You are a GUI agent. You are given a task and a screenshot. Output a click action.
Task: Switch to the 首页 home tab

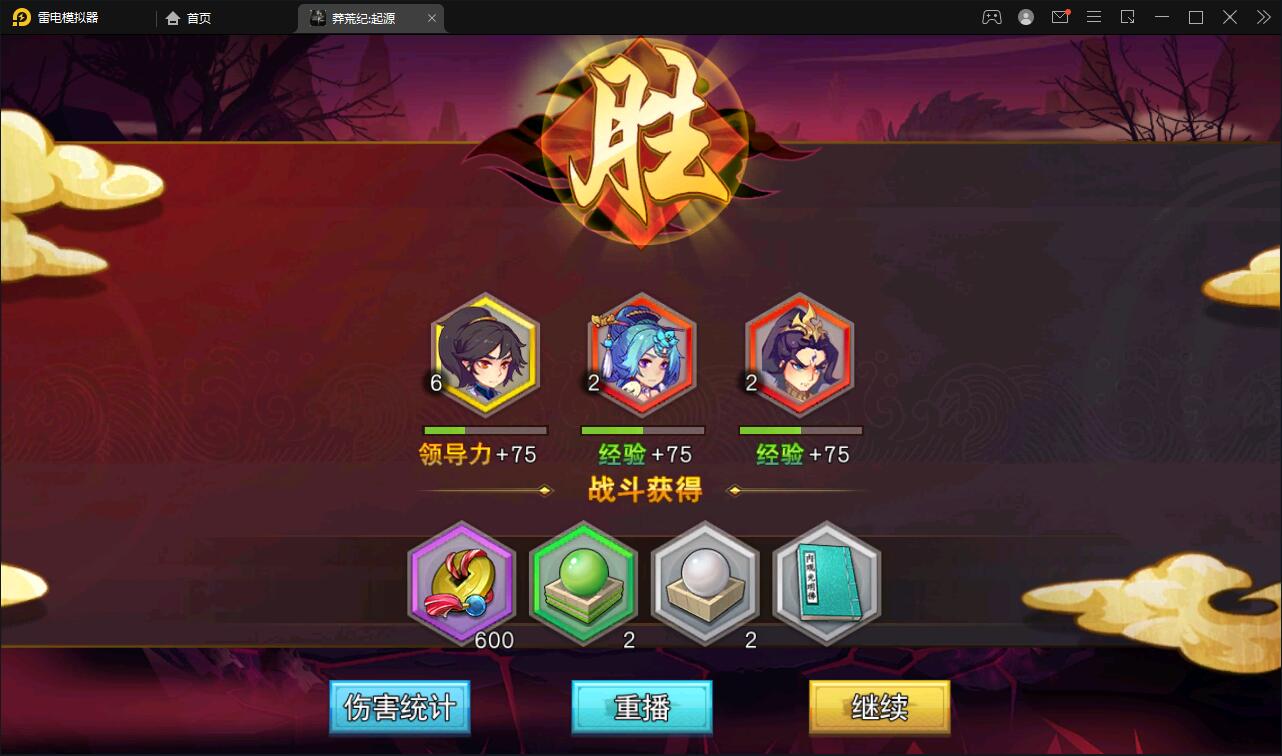(x=188, y=17)
